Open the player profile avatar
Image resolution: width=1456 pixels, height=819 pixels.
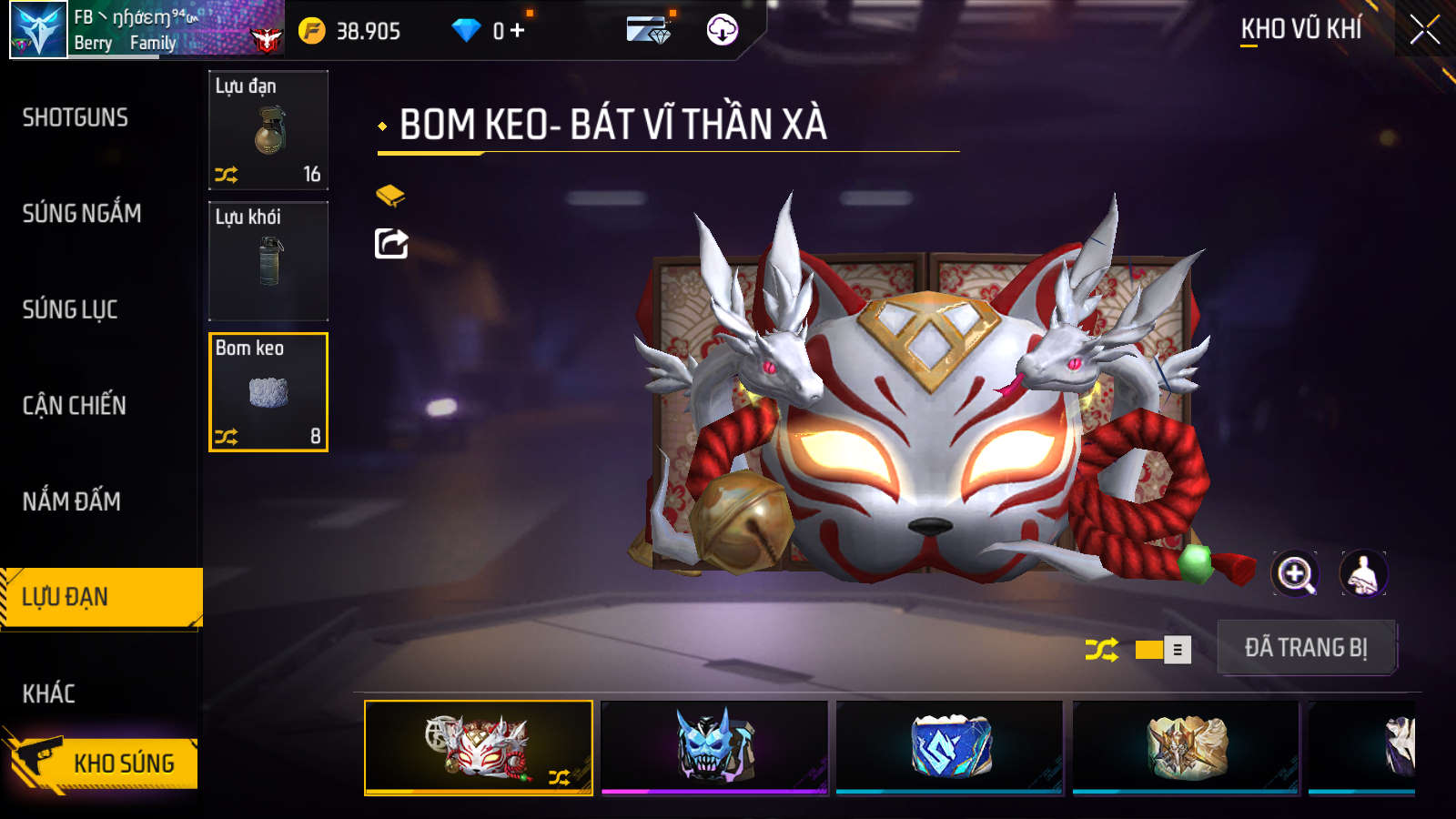click(x=38, y=30)
